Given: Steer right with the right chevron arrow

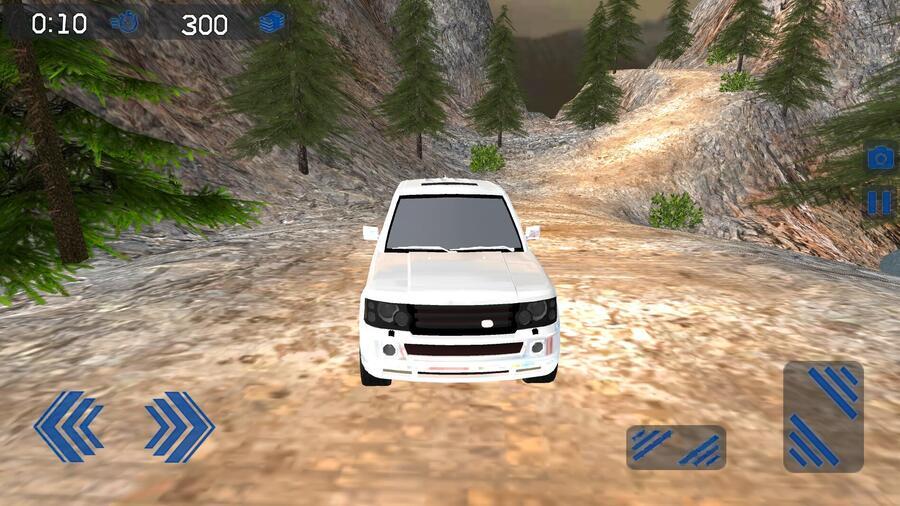Looking at the screenshot, I should pyautogui.click(x=179, y=426).
